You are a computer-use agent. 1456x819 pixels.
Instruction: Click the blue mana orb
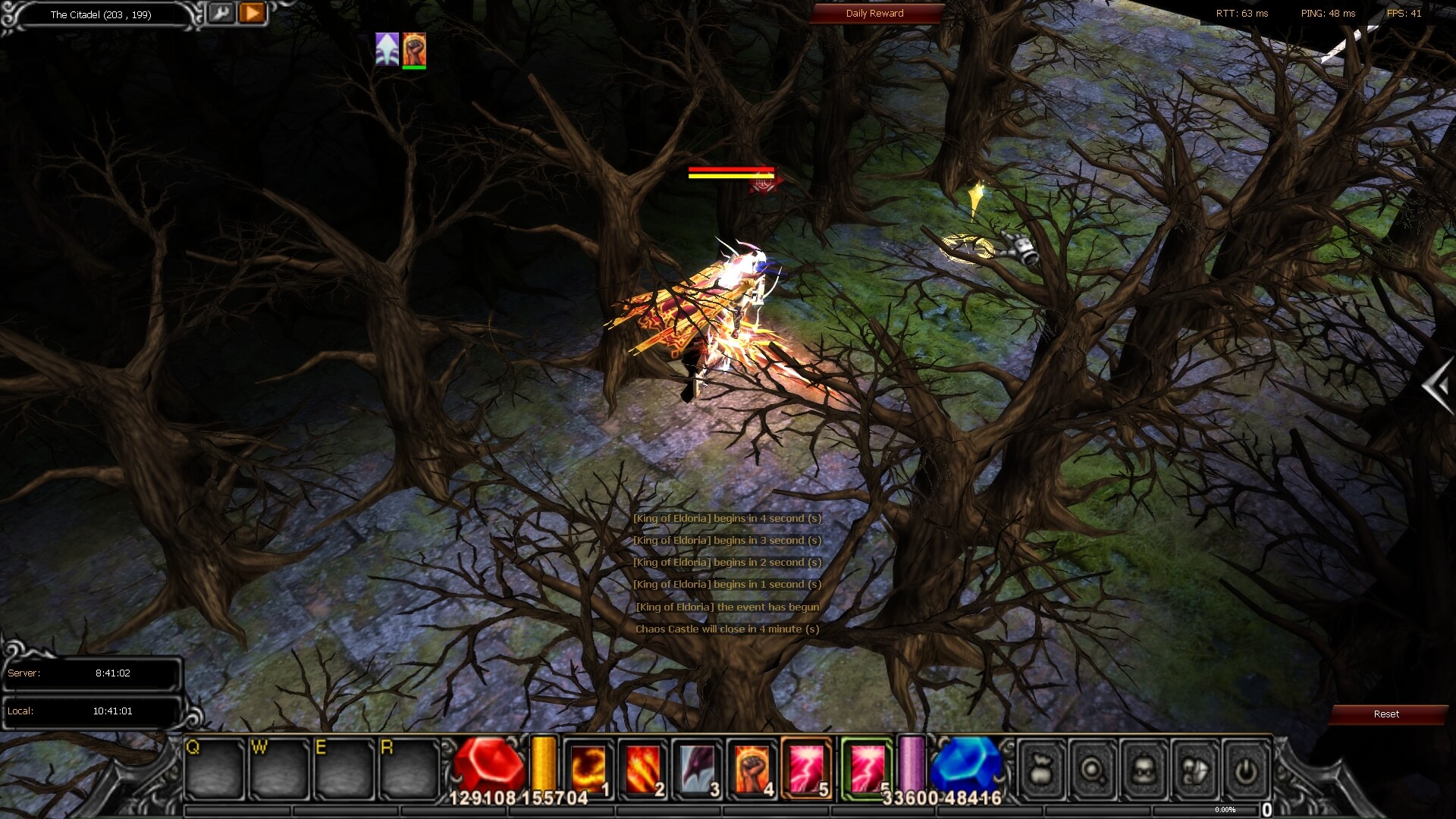point(965,764)
